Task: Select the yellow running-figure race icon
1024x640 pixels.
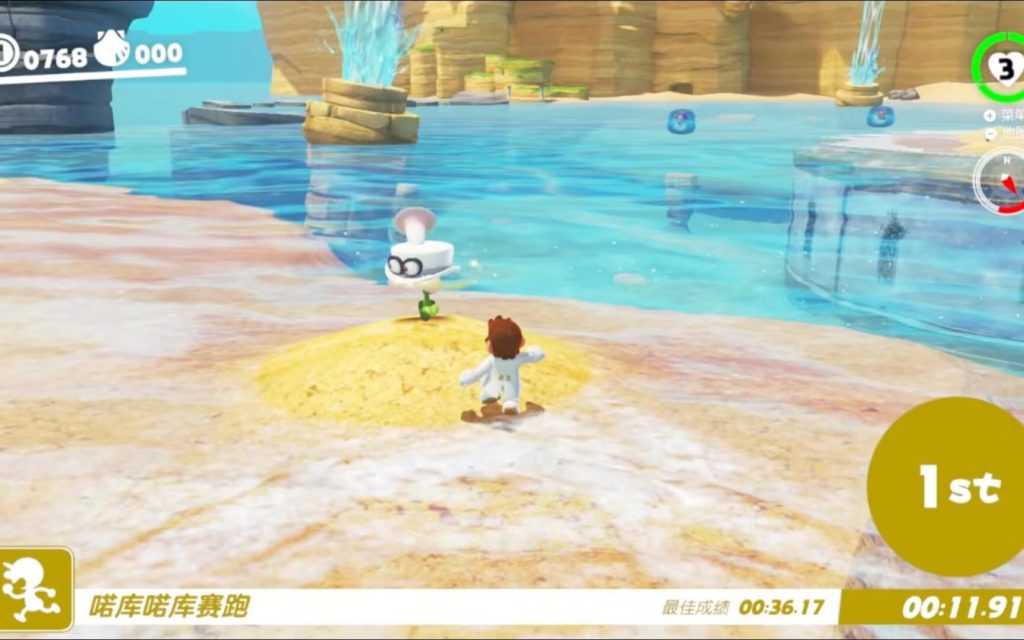Action: pyautogui.click(x=36, y=589)
